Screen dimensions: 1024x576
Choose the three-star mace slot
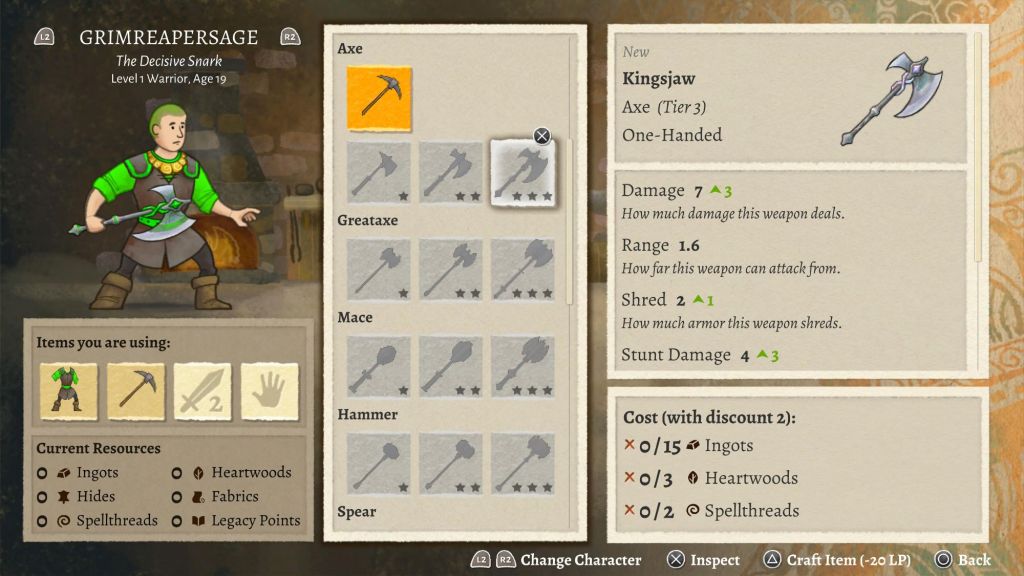coord(523,367)
